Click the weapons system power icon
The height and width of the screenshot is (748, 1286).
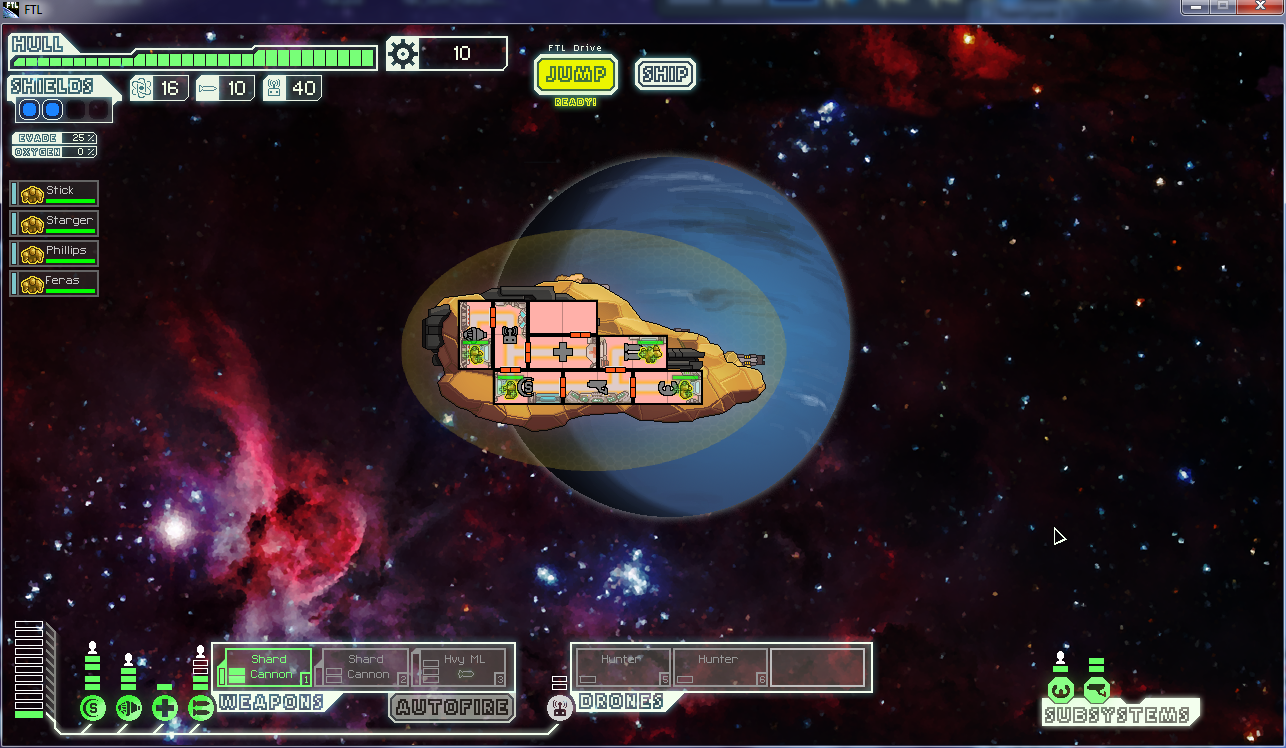pos(201,709)
